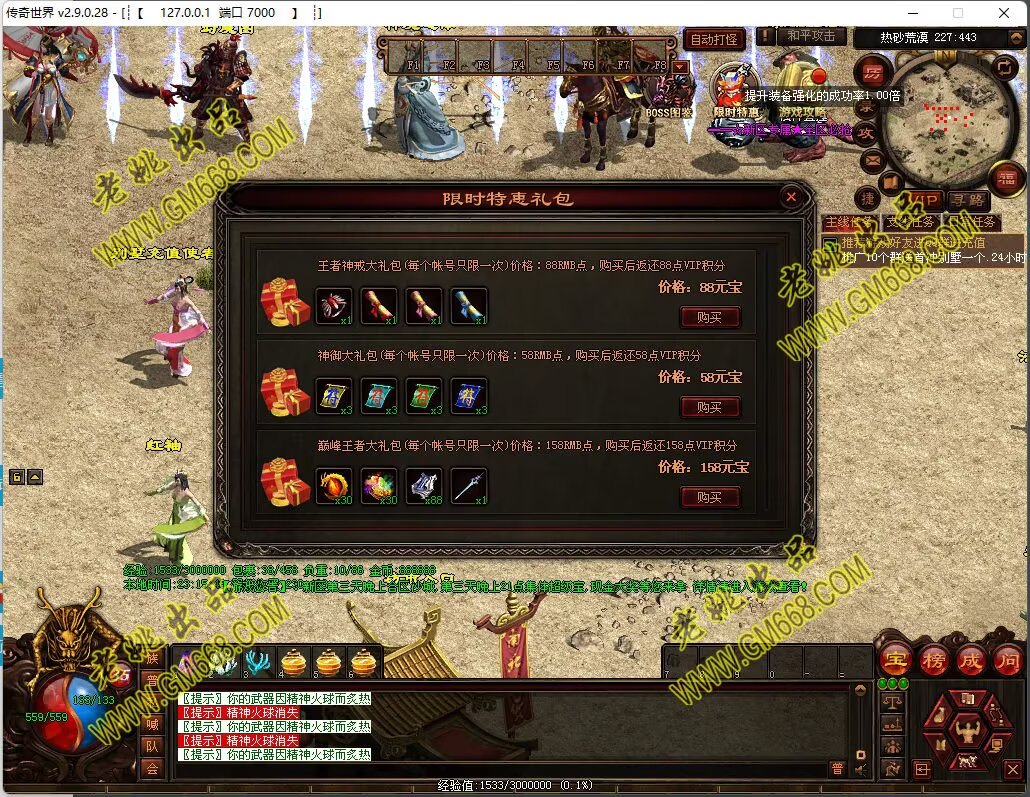Screen dimensions: 1030x797
Task: Open the 福 welfare round button
Action: (1004, 177)
